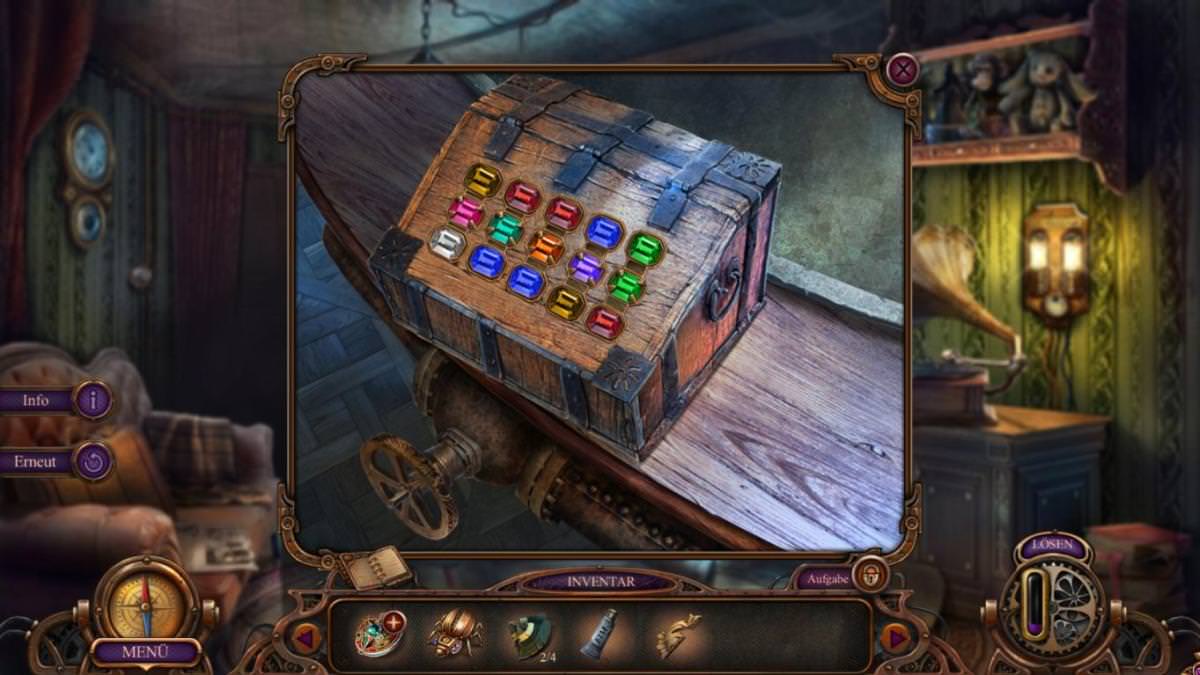1200x675 pixels.
Task: Select the purple gem on the chest
Action: 586,267
